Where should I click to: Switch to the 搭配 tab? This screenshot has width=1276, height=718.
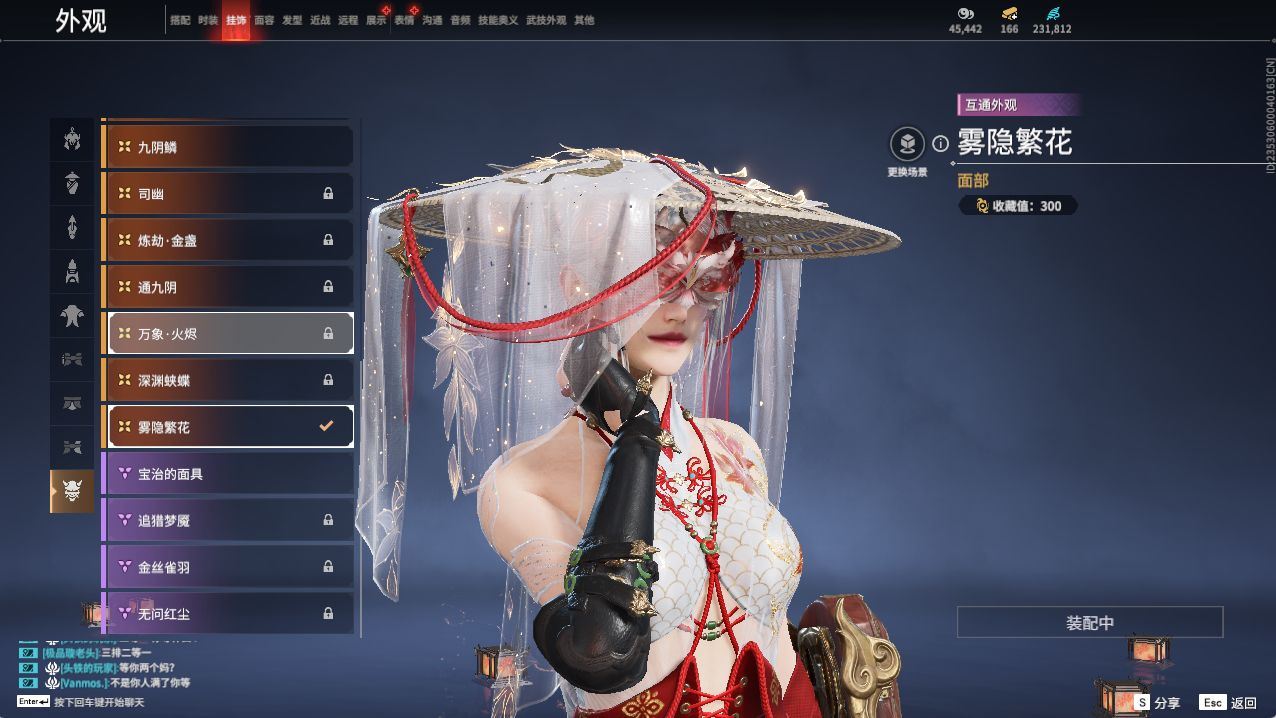180,20
